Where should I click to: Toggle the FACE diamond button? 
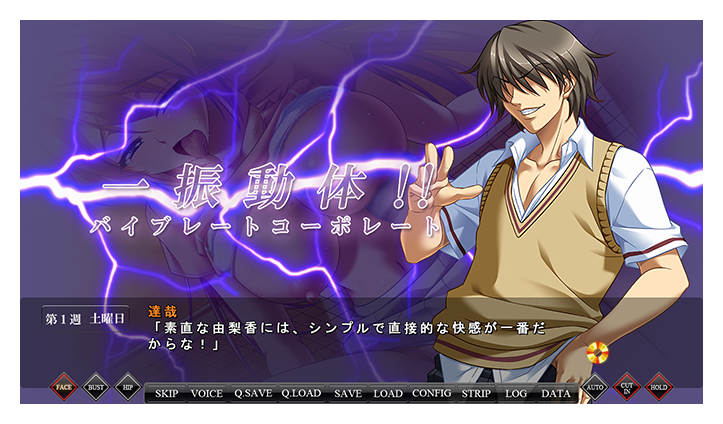64,386
